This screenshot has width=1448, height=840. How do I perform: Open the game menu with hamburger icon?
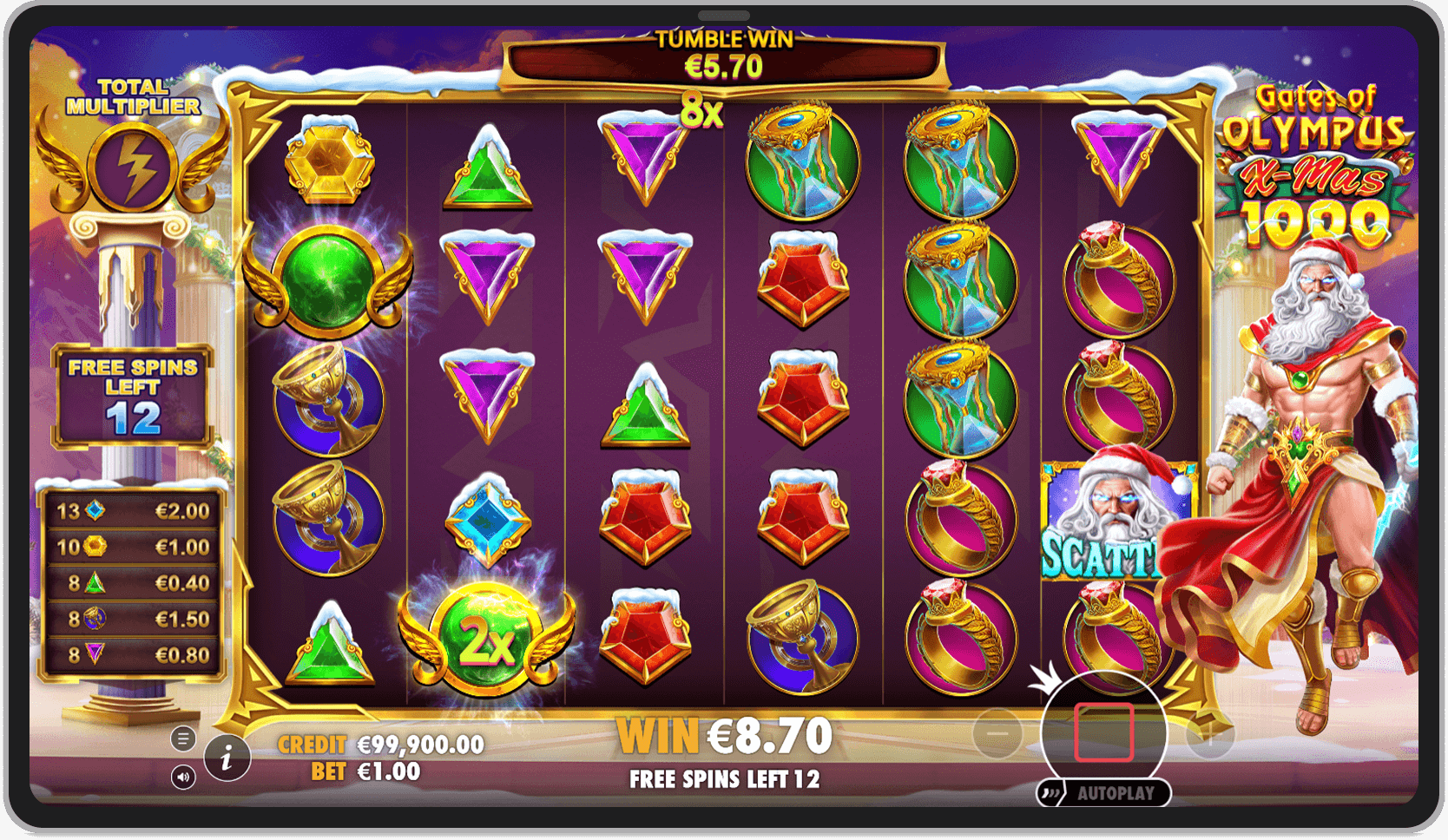click(184, 738)
